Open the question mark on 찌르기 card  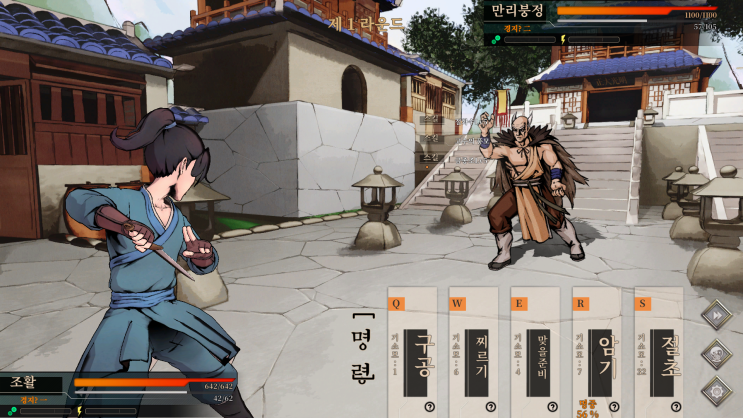point(491,406)
